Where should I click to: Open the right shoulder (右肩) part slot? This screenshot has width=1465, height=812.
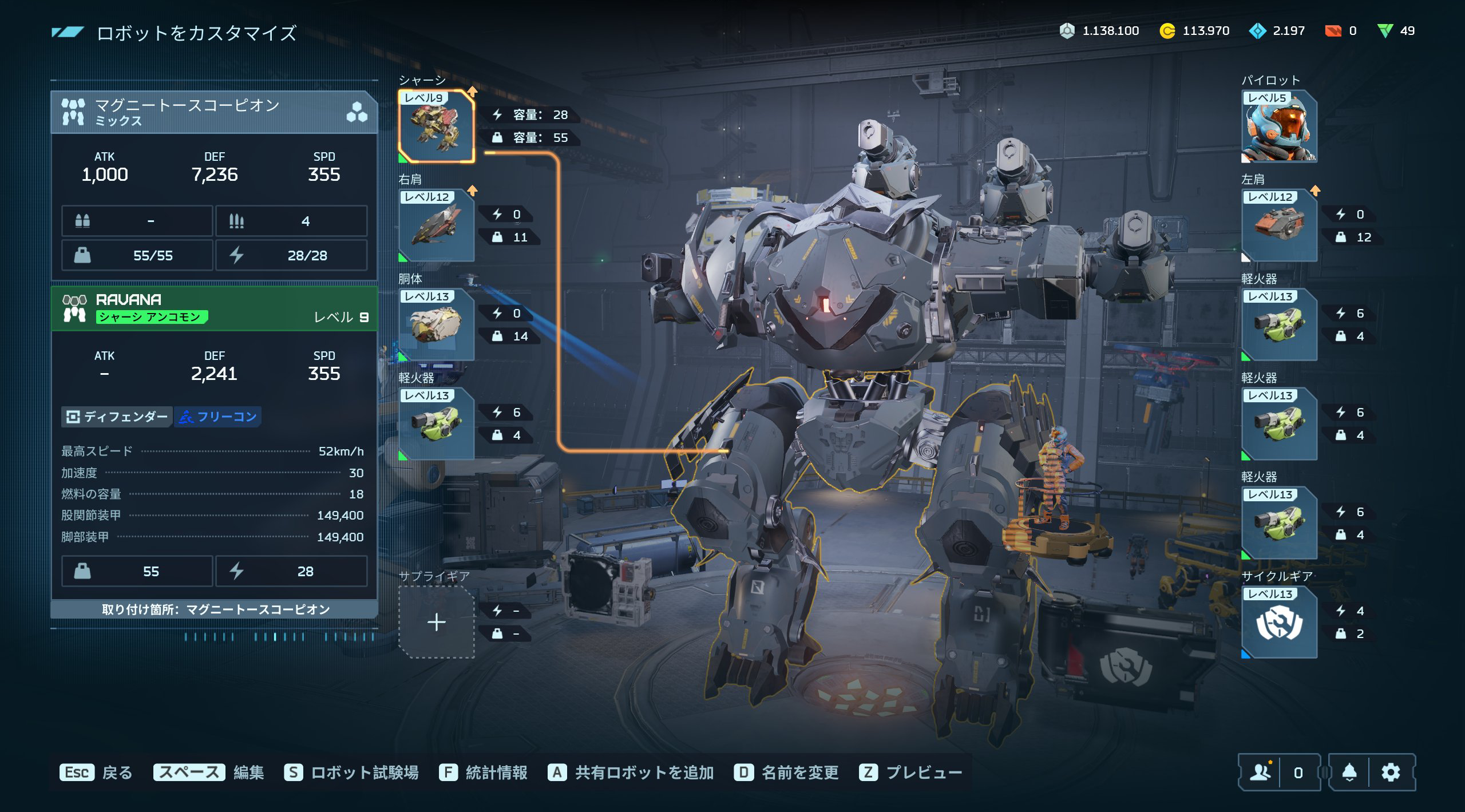click(436, 225)
